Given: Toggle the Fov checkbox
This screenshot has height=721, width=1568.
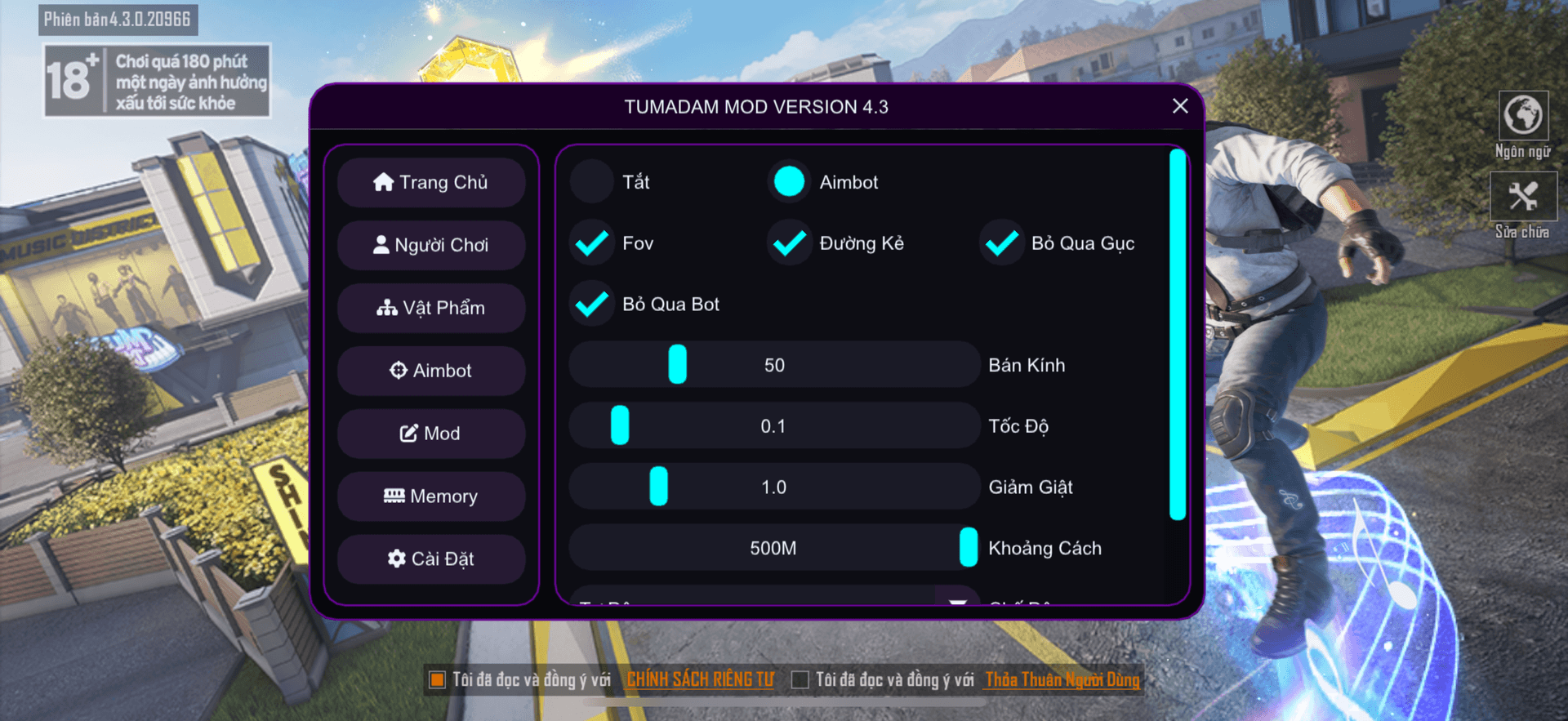Looking at the screenshot, I should click(592, 243).
